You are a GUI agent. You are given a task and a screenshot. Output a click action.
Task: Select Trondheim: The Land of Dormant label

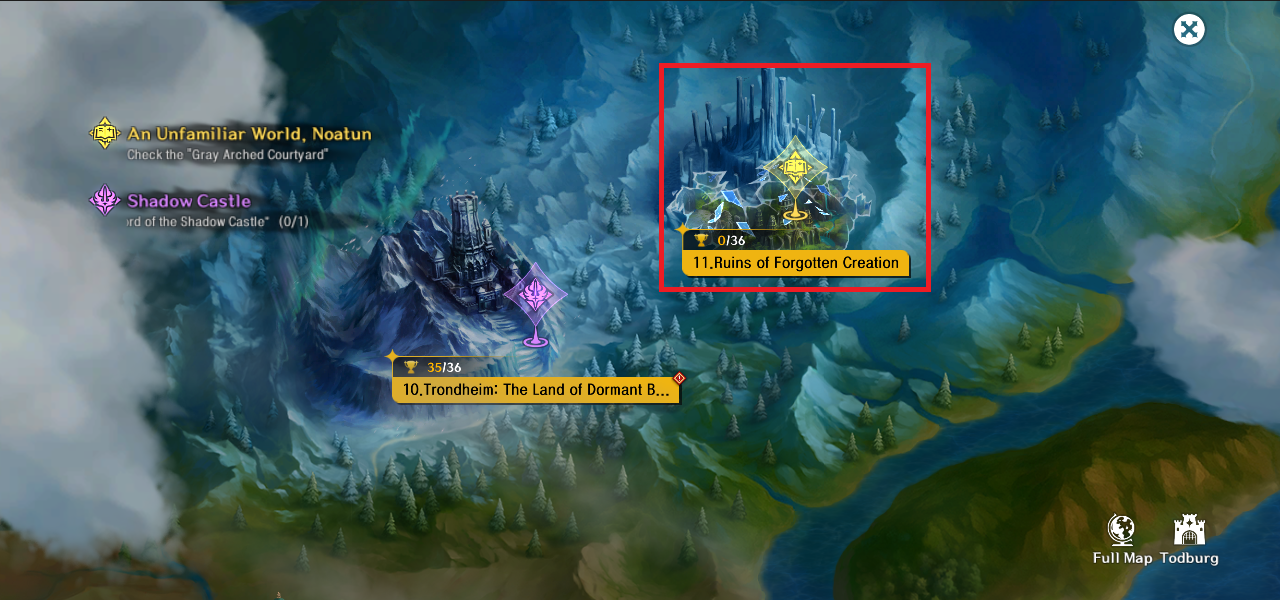536,390
